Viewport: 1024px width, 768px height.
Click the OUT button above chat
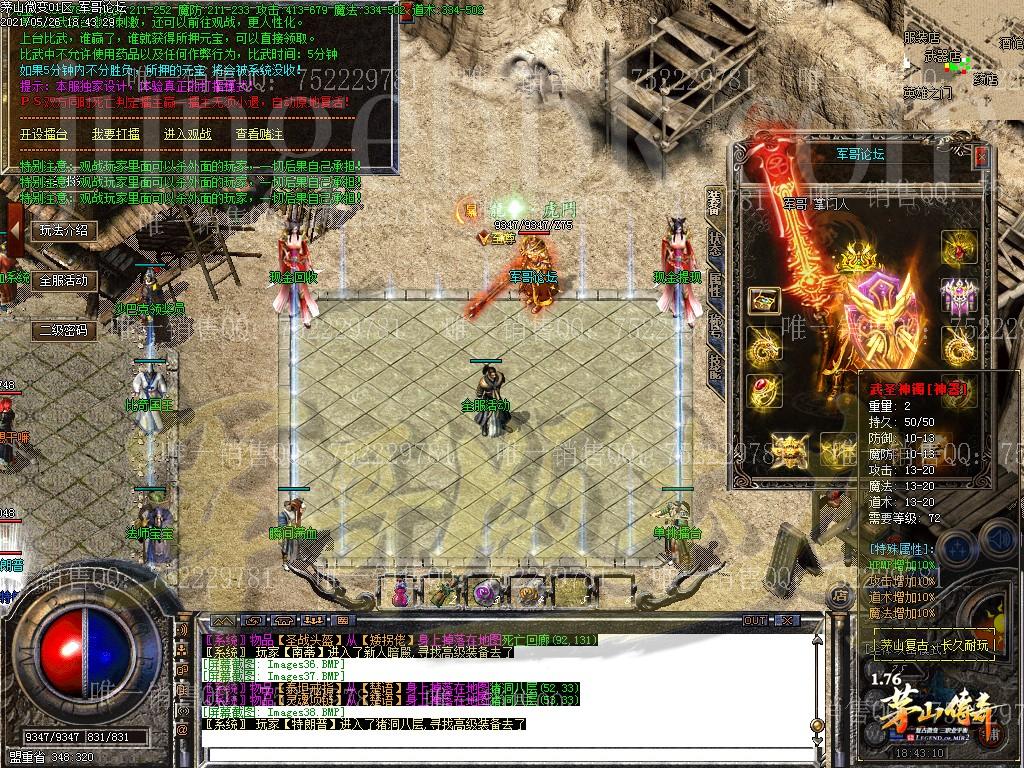[x=755, y=621]
